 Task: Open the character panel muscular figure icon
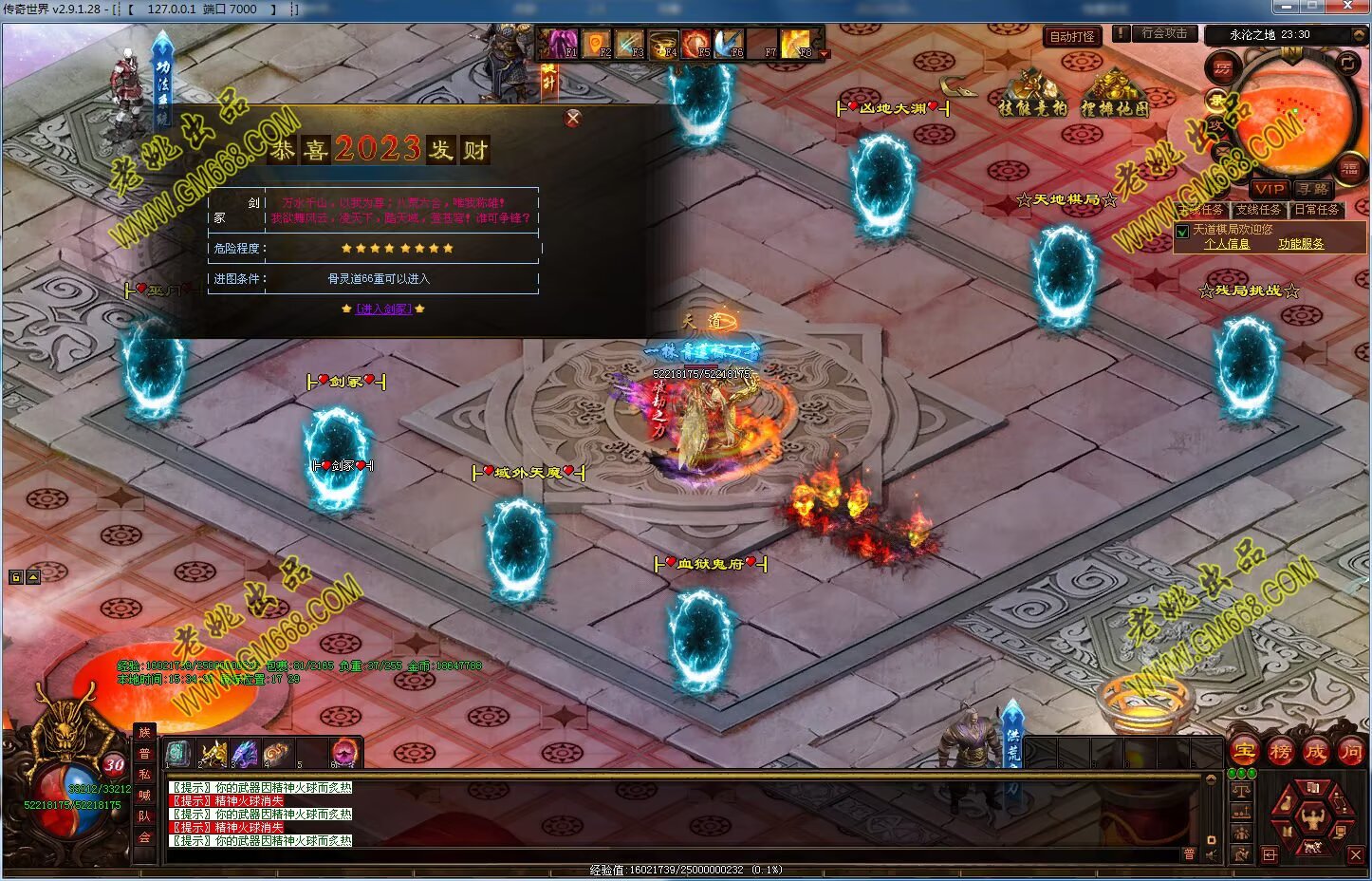1313,816
